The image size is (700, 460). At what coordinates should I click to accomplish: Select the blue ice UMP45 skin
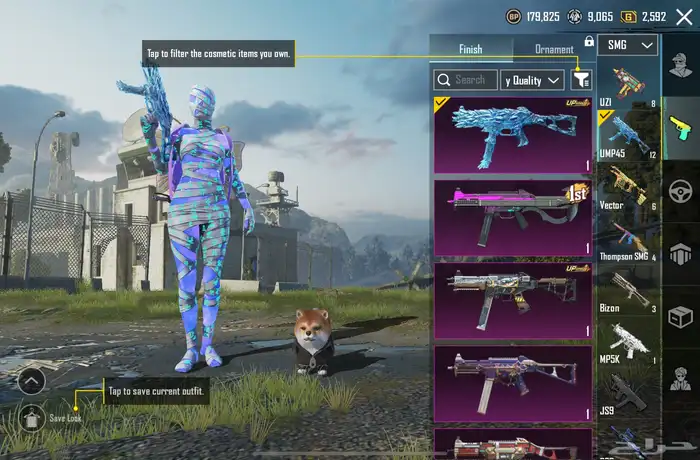pyautogui.click(x=513, y=134)
